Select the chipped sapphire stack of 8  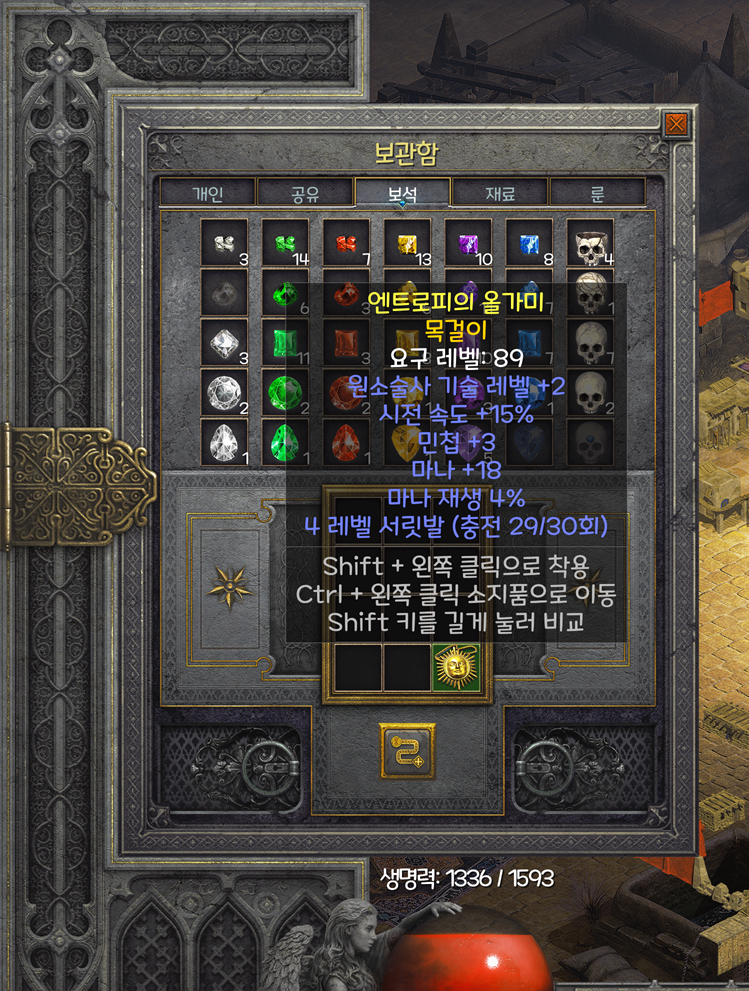tap(529, 242)
